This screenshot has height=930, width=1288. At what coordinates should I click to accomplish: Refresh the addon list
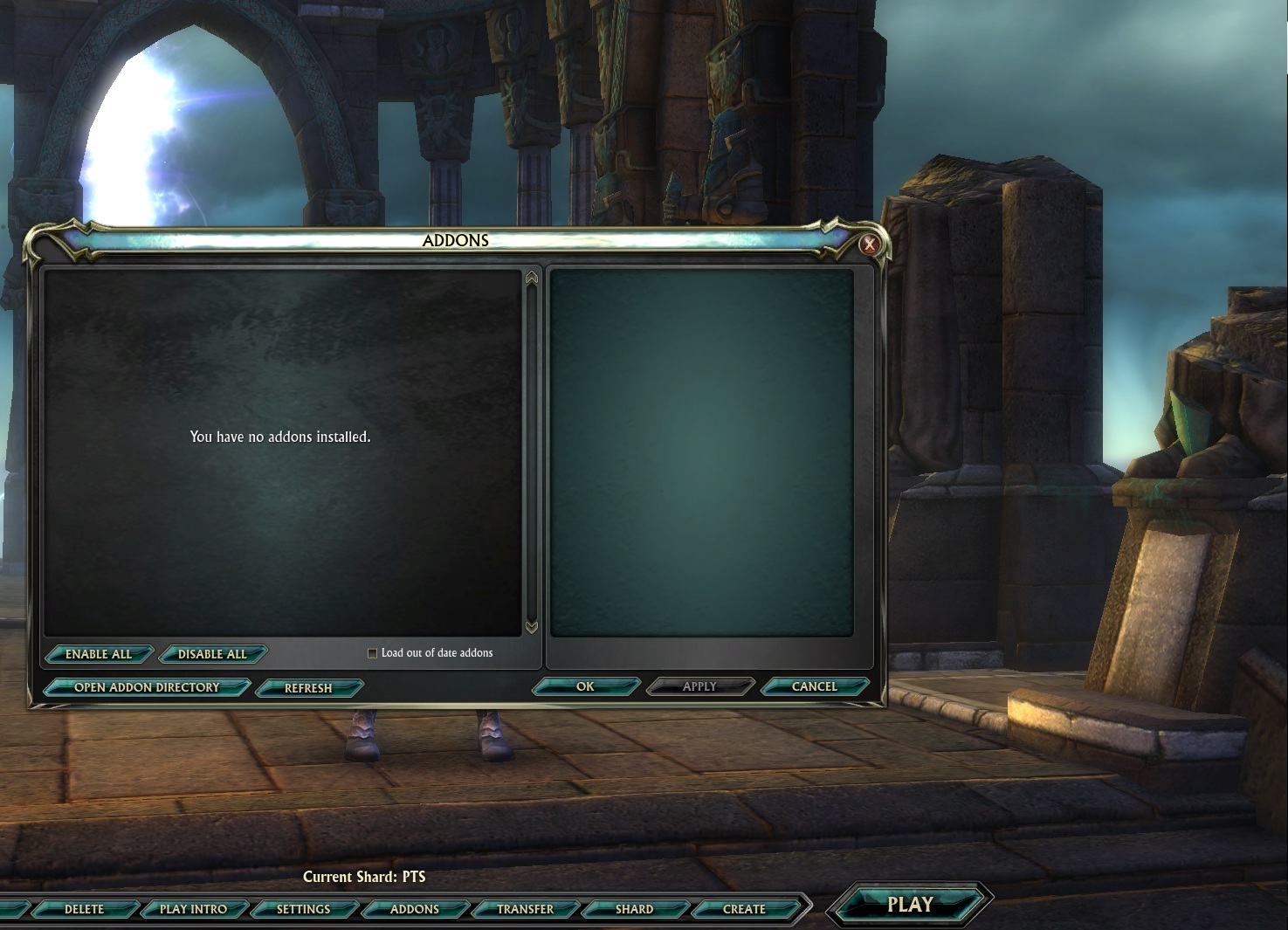click(308, 688)
